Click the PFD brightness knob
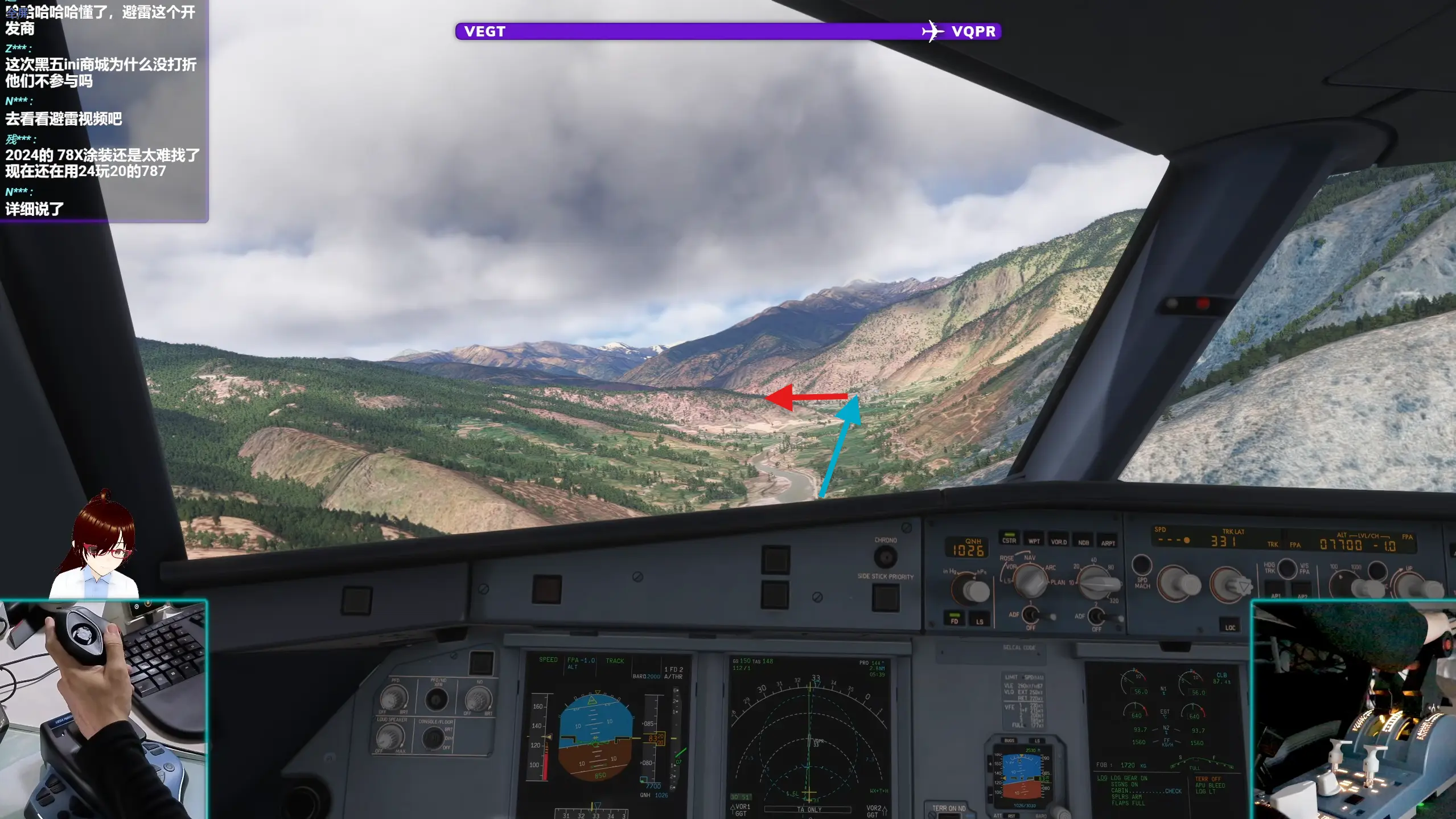This screenshot has width=1456, height=819. [x=394, y=697]
